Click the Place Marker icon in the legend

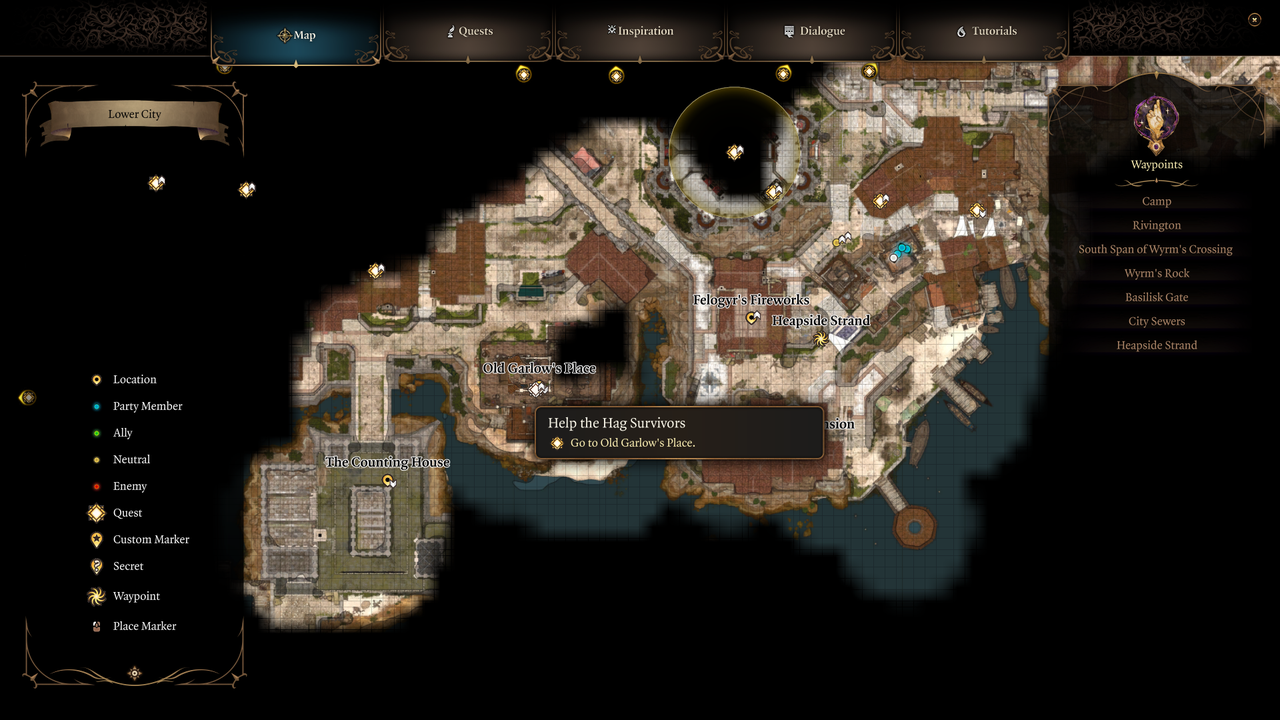pos(96,626)
